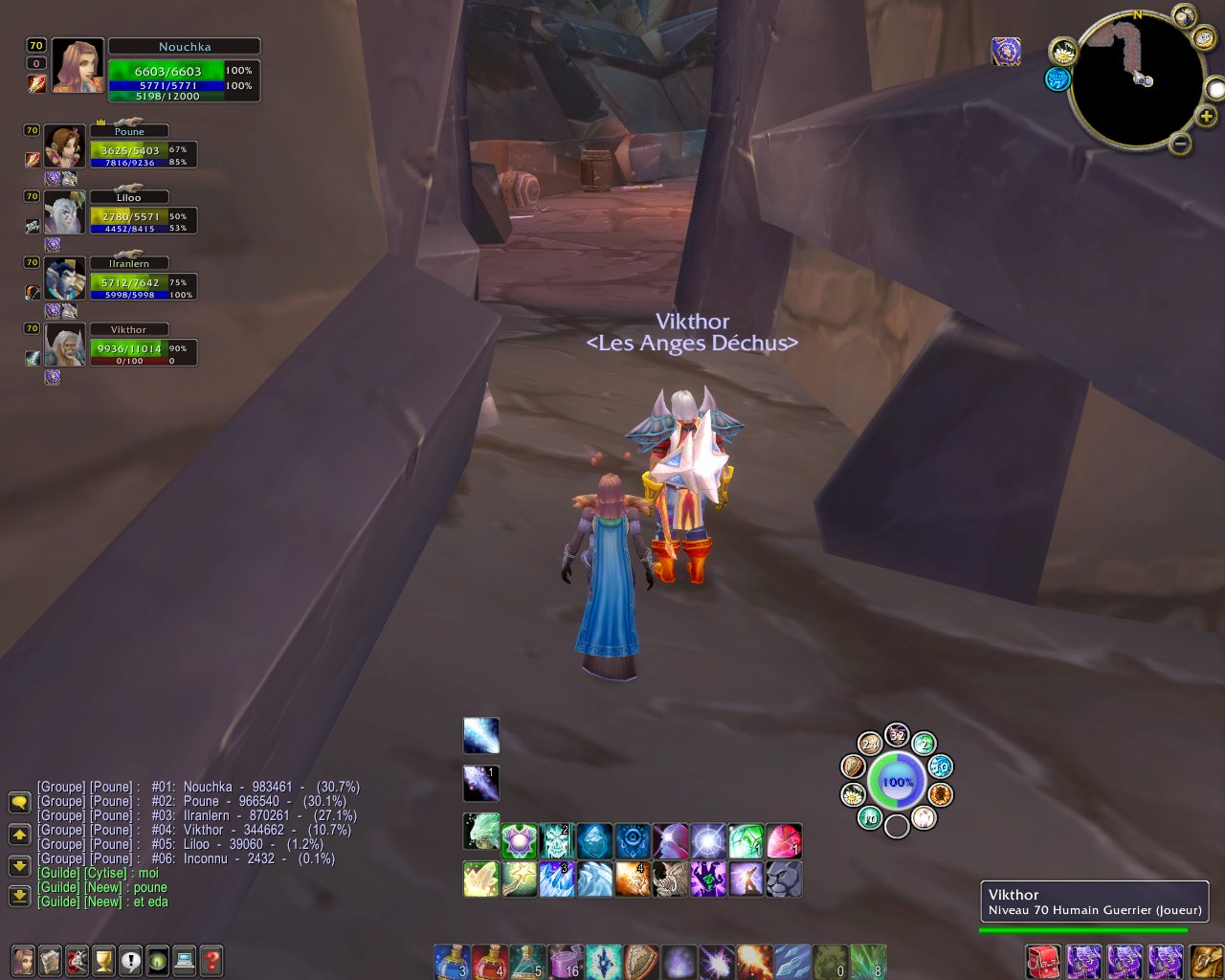Use the blue mana potion slot
The image size is (1225, 980).
tap(451, 961)
